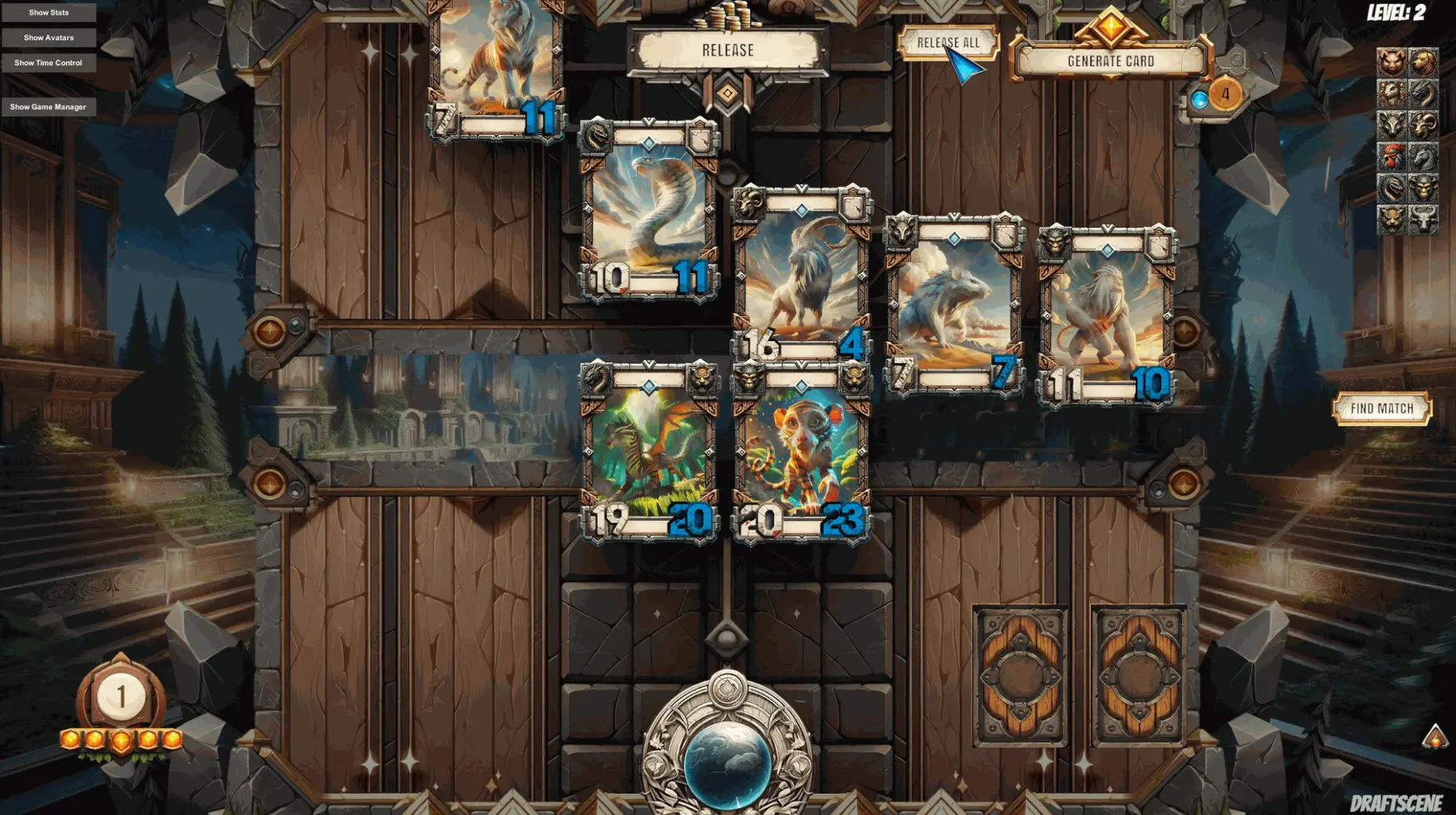1456x815 pixels.
Task: Generate a new card
Action: (1110, 61)
